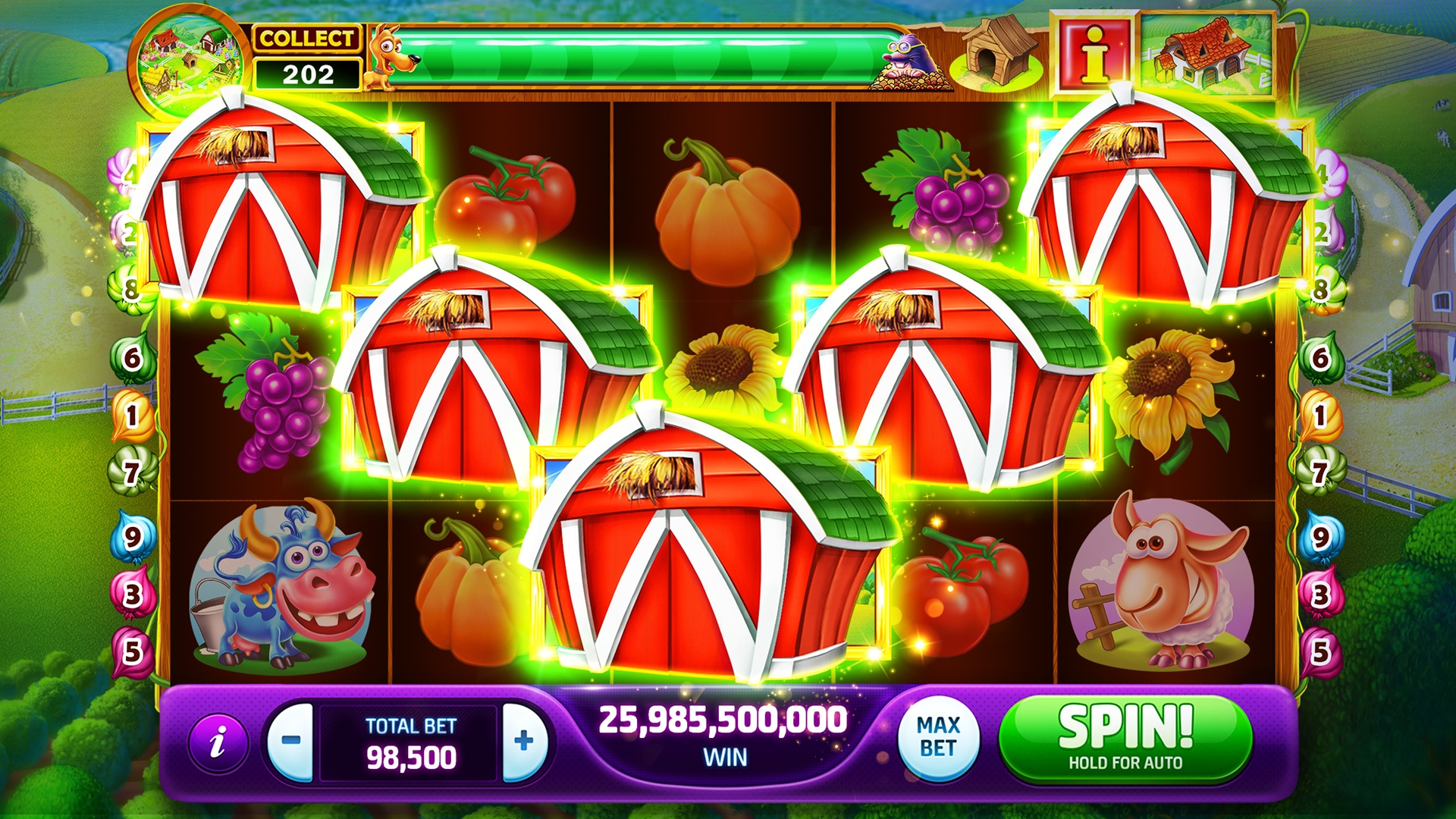Decrease total bet with the minus button

pyautogui.click(x=292, y=741)
